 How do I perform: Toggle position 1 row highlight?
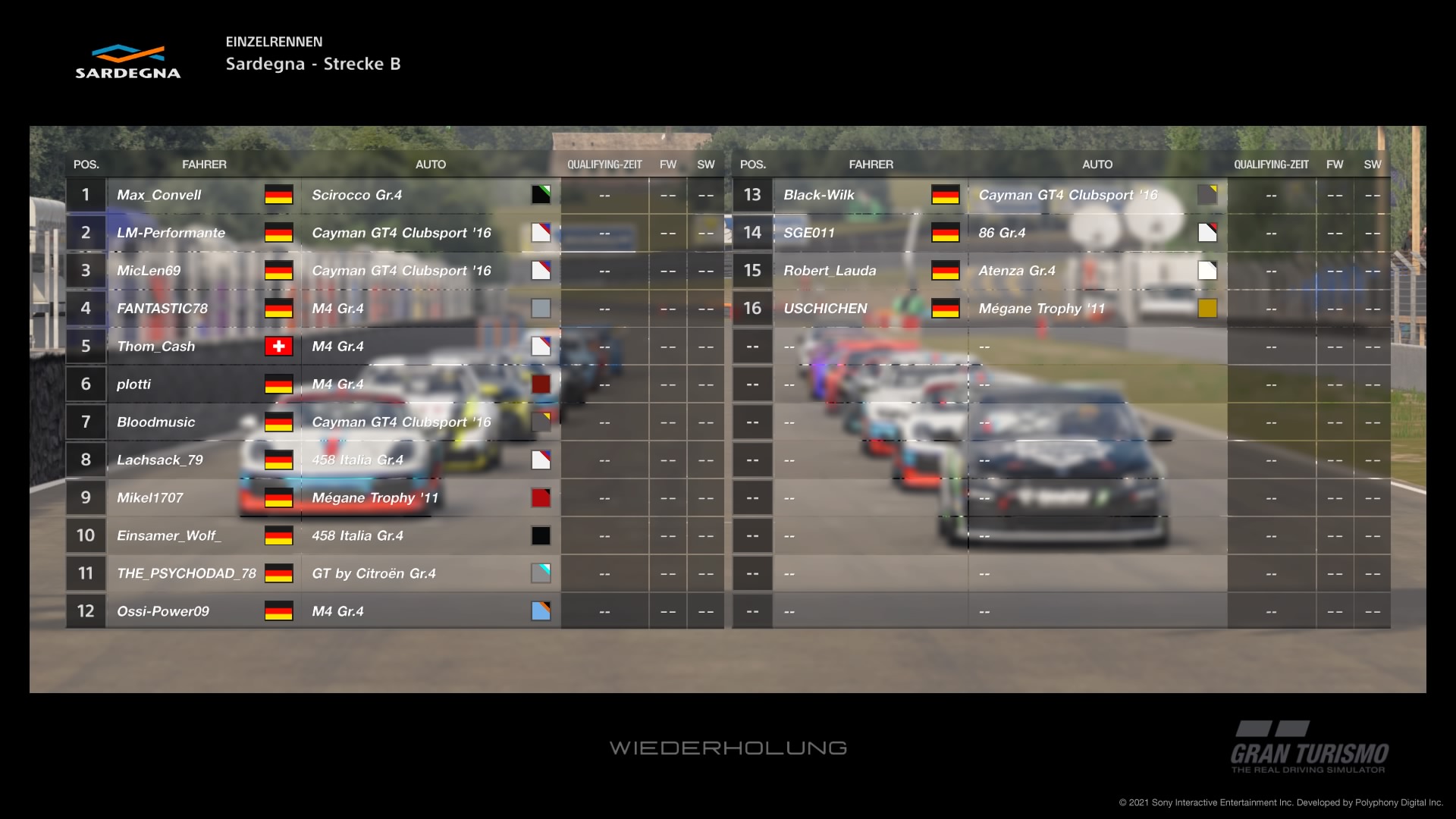[86, 195]
